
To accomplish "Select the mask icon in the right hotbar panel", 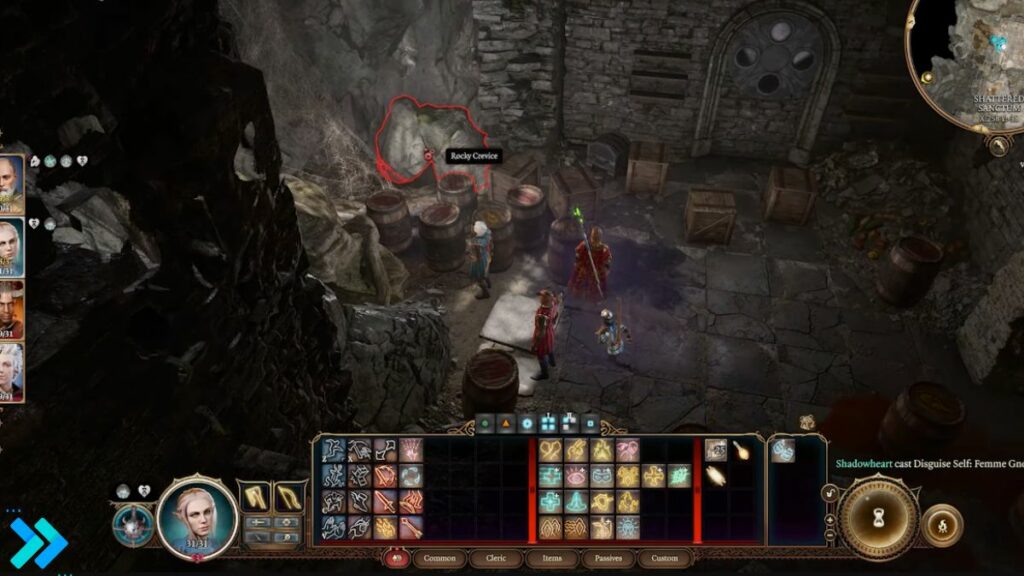I will click(x=783, y=451).
